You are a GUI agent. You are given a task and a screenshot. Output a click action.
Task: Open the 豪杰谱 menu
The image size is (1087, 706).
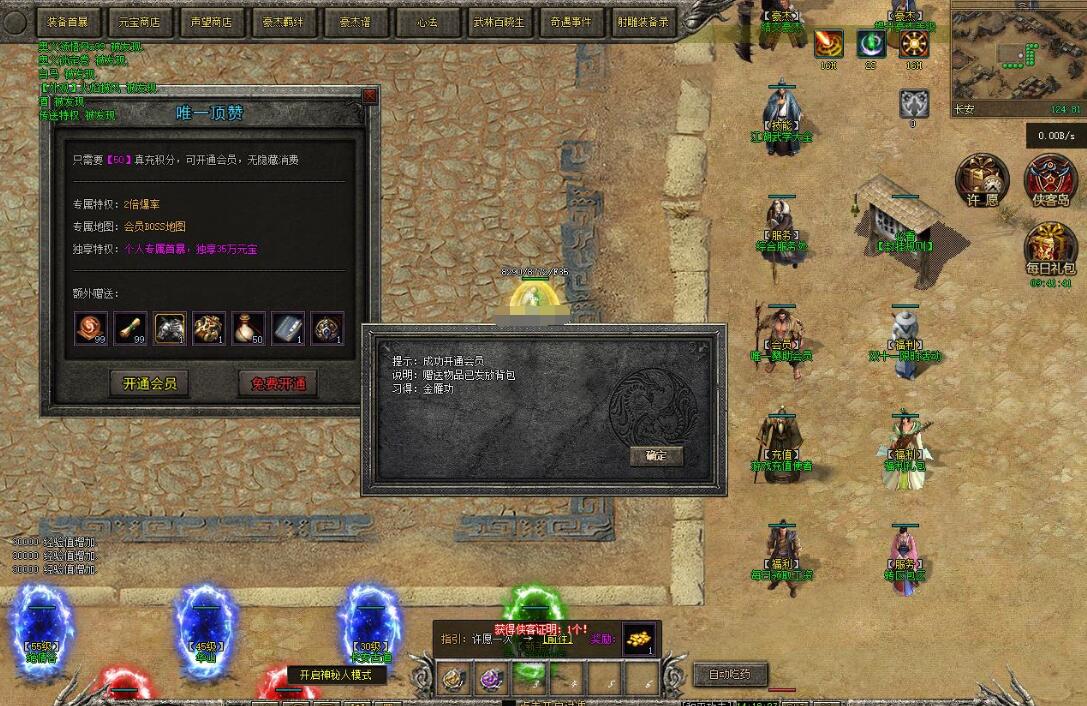click(x=356, y=21)
